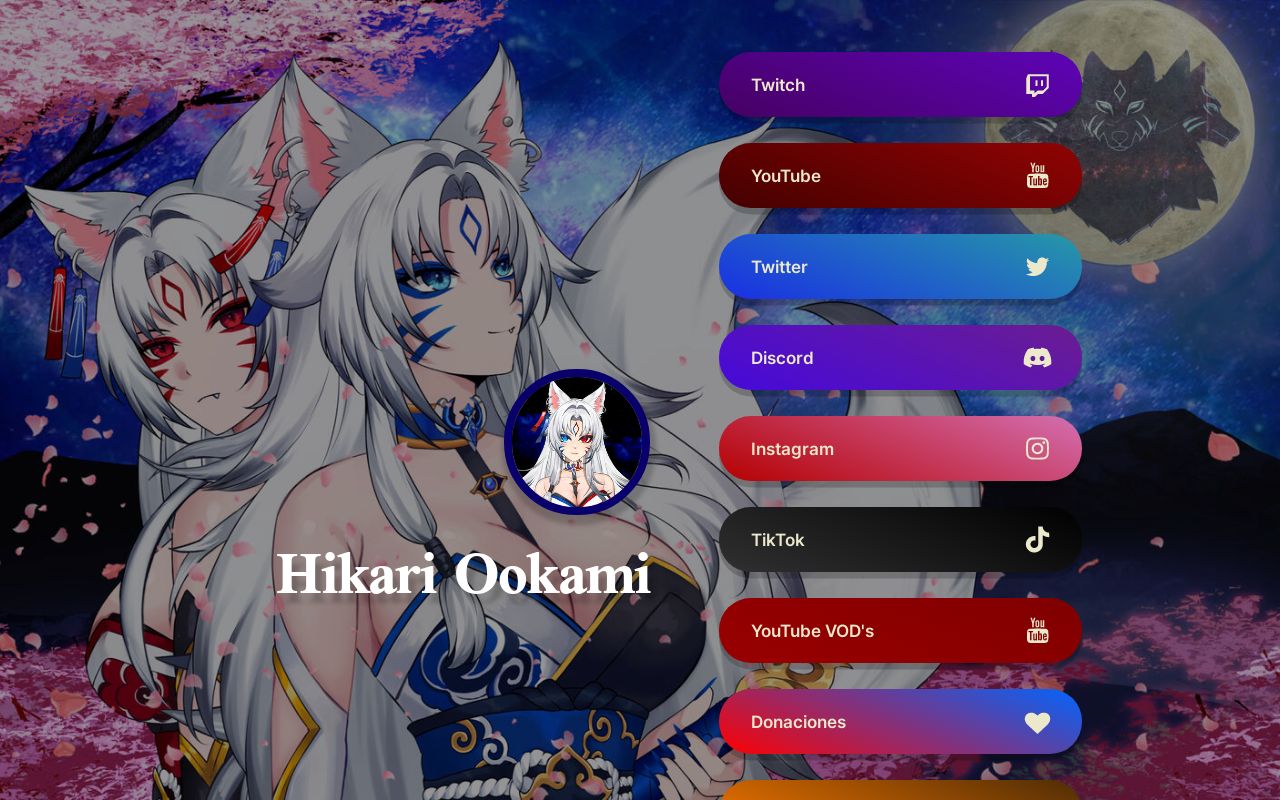Select the Instagram camera icon
This screenshot has height=800, width=1280.
(1037, 449)
